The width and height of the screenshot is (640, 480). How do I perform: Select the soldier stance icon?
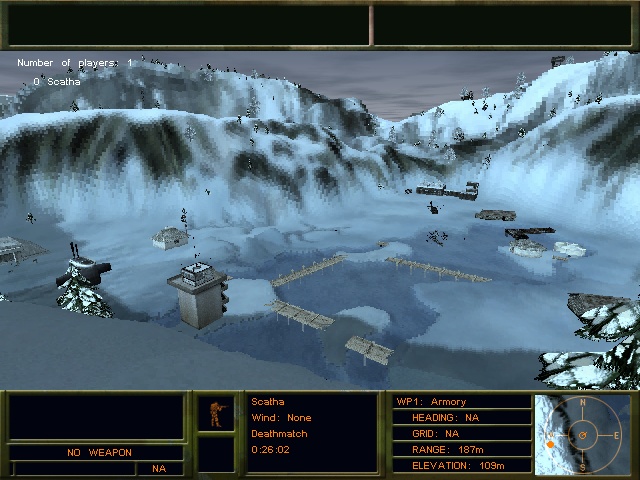214,413
